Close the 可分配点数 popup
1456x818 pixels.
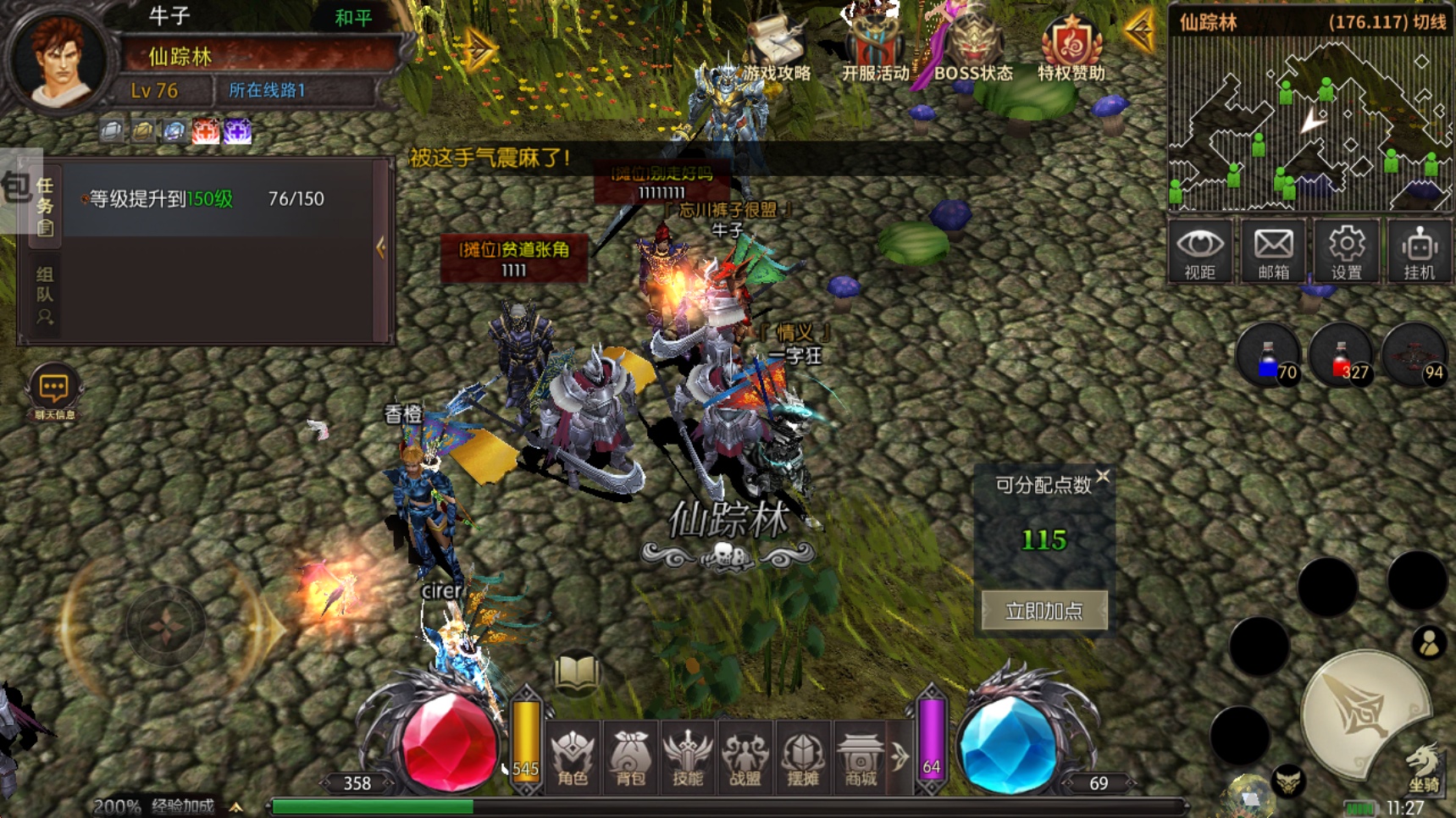pos(1103,477)
